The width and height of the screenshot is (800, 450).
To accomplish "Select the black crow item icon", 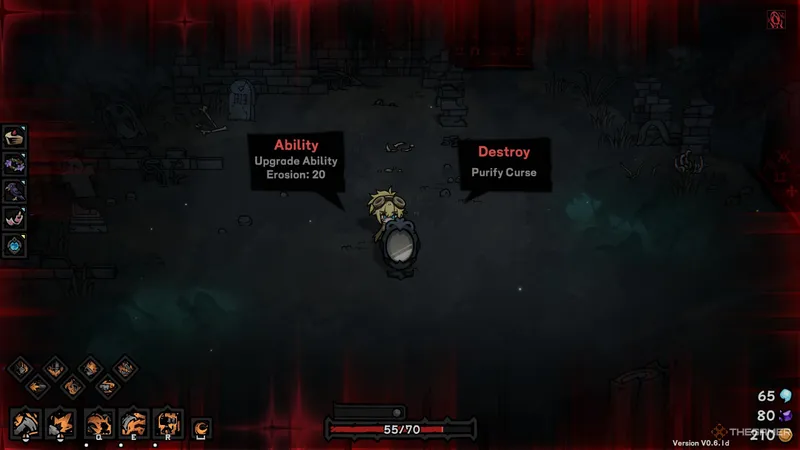I will (15, 191).
